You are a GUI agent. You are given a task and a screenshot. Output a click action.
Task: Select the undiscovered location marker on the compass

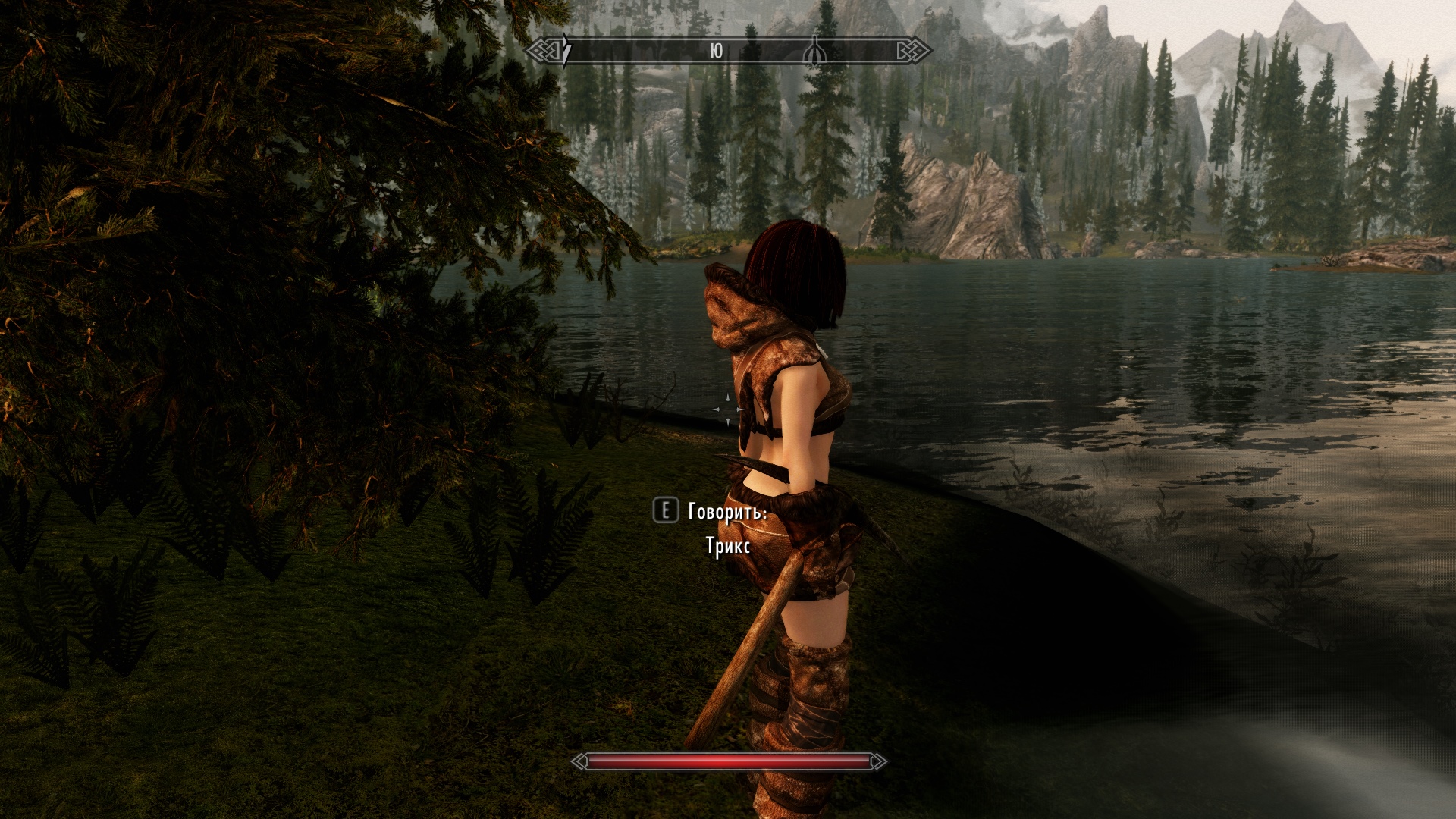[x=814, y=51]
